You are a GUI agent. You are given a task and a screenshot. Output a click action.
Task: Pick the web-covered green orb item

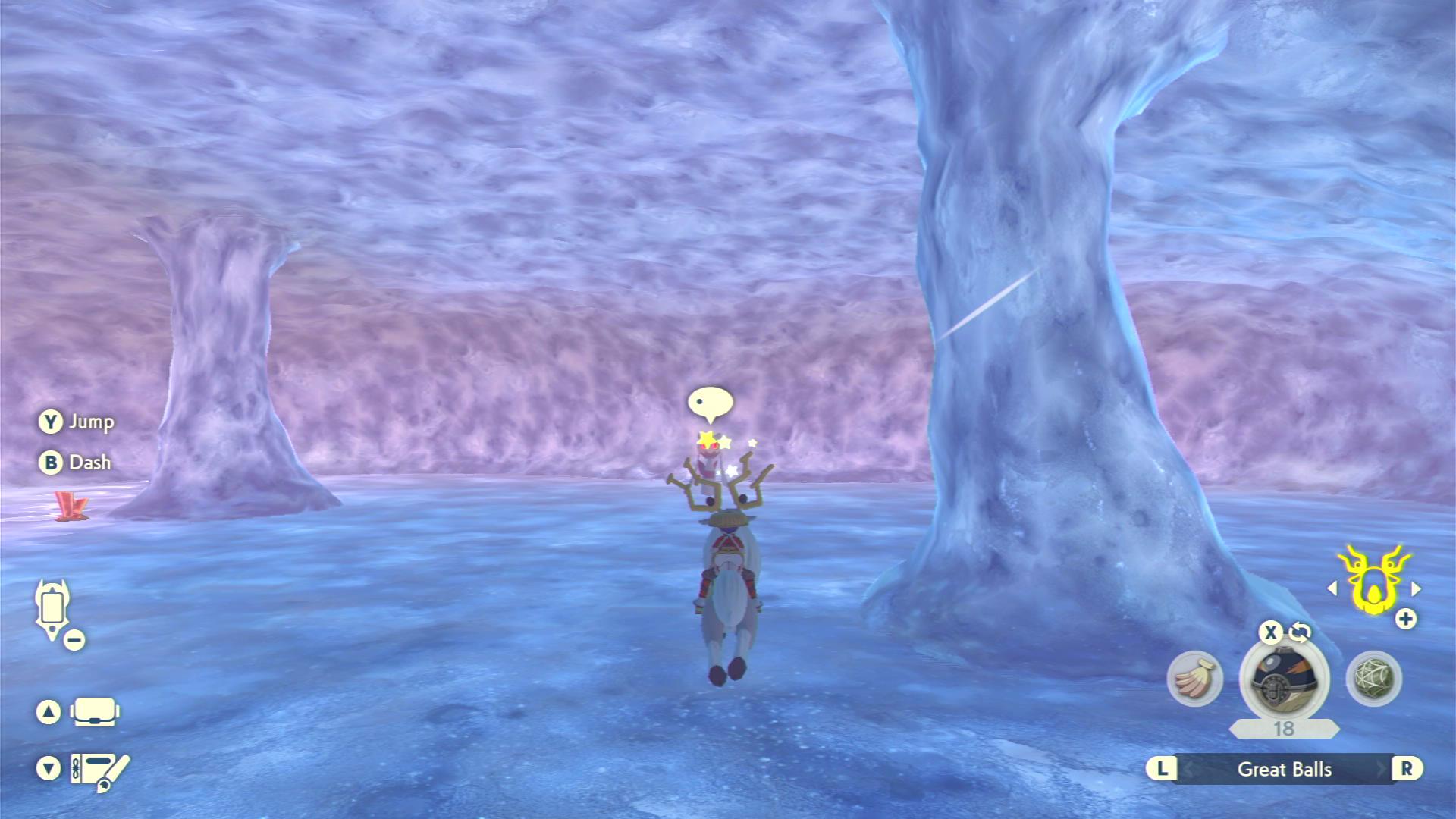coord(1373,678)
